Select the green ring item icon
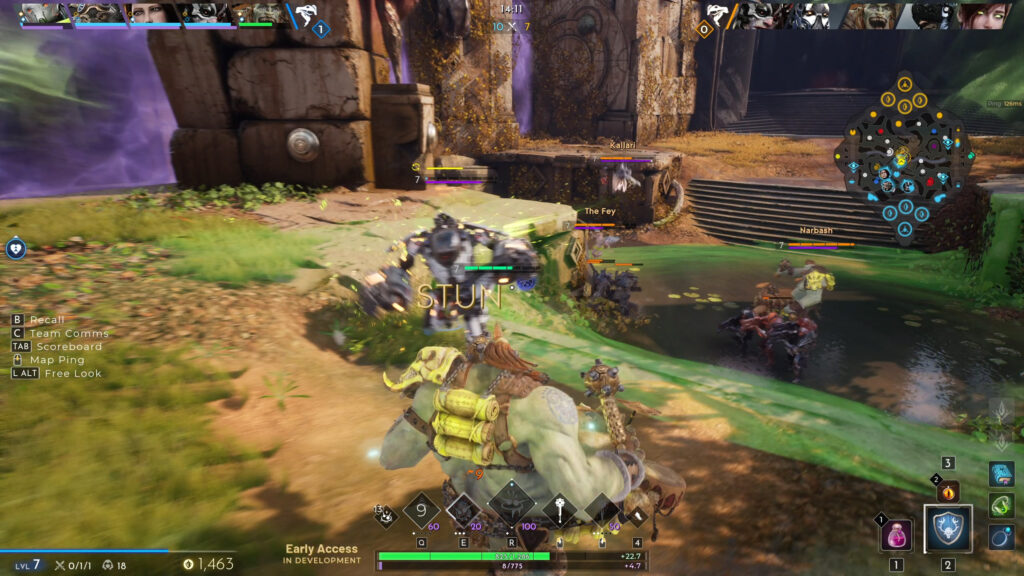 pos(1002,506)
